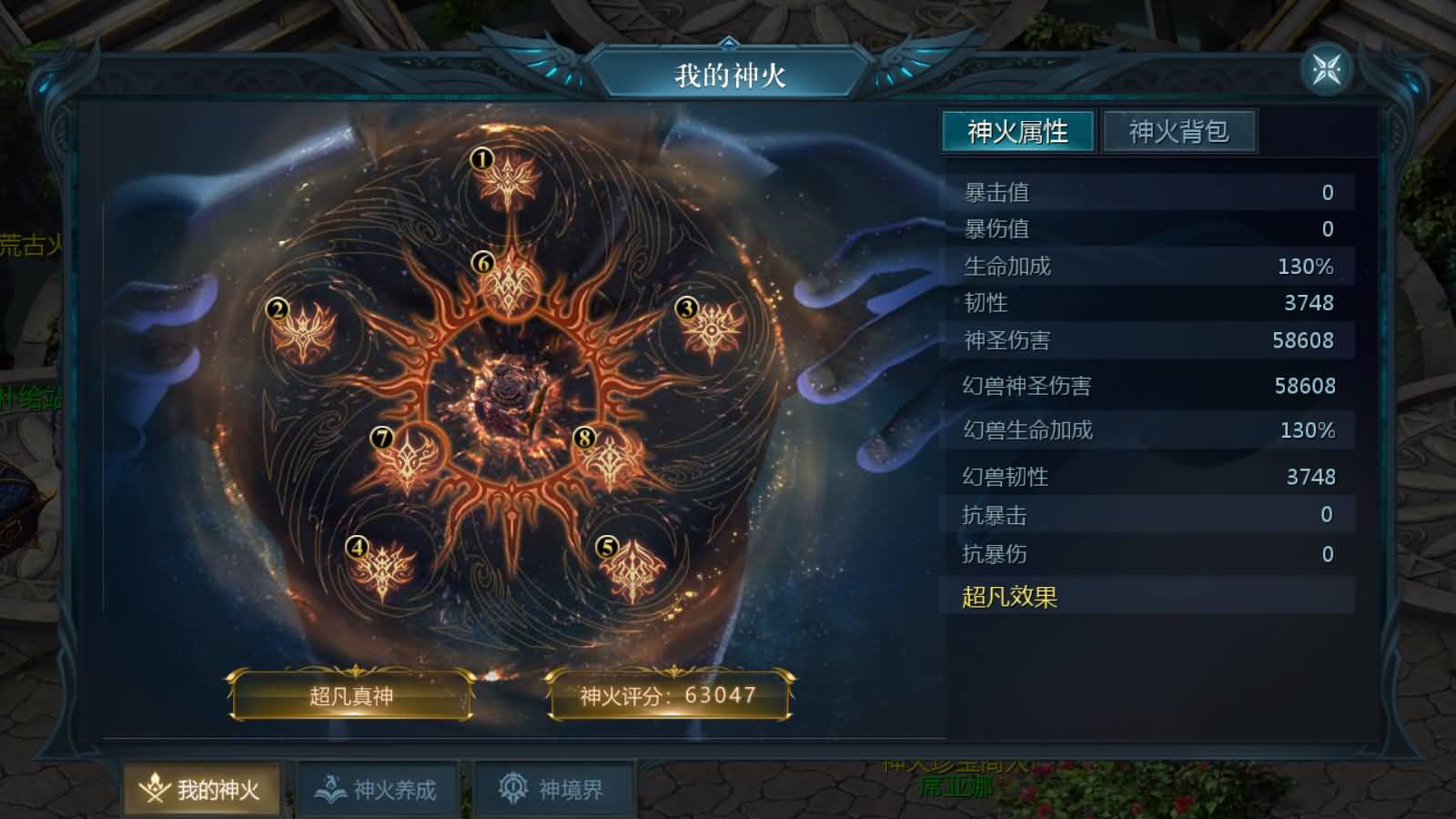Click the 生命加成 130% value bar

(x=1148, y=267)
